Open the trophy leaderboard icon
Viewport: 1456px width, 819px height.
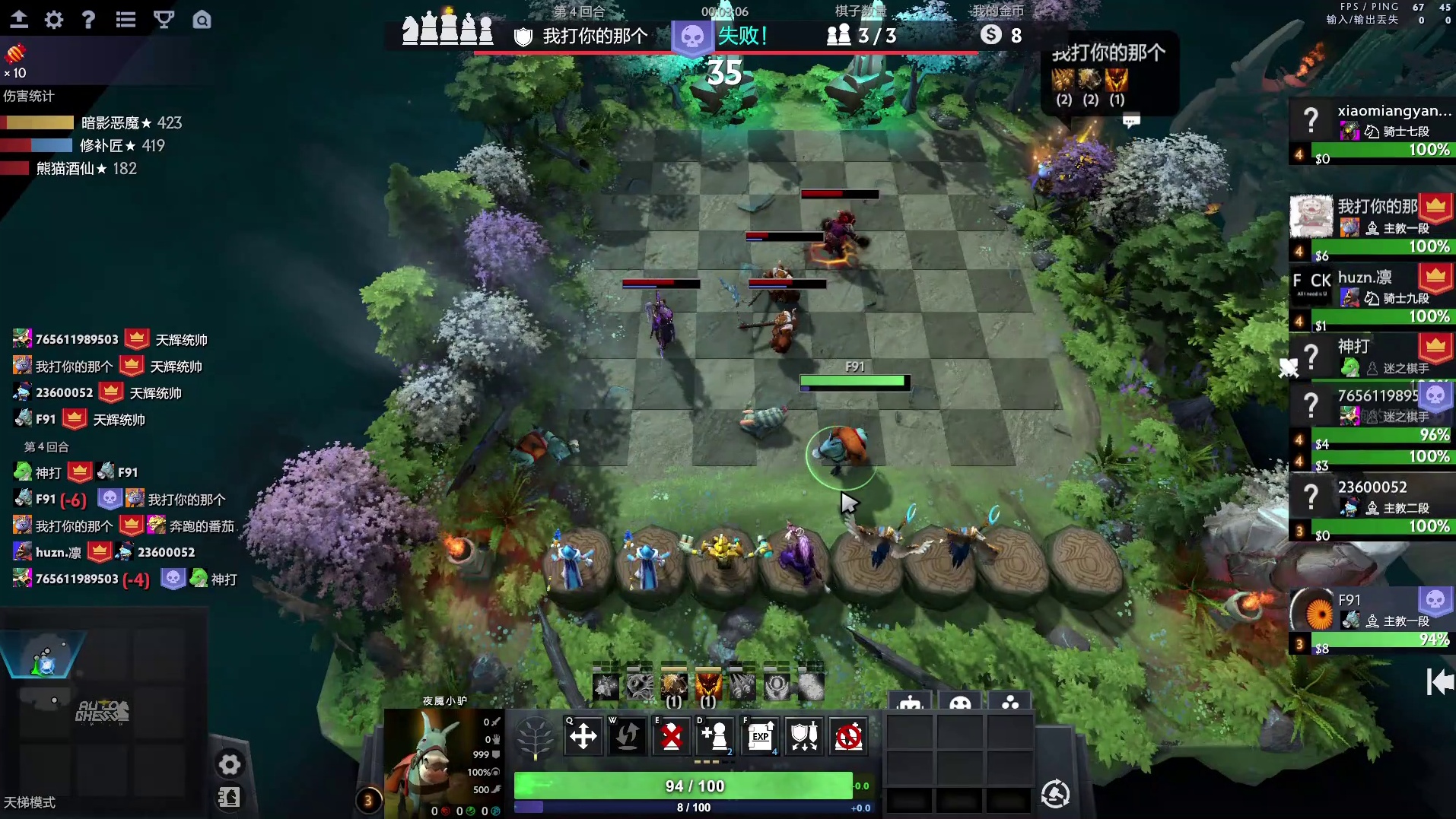point(164,19)
